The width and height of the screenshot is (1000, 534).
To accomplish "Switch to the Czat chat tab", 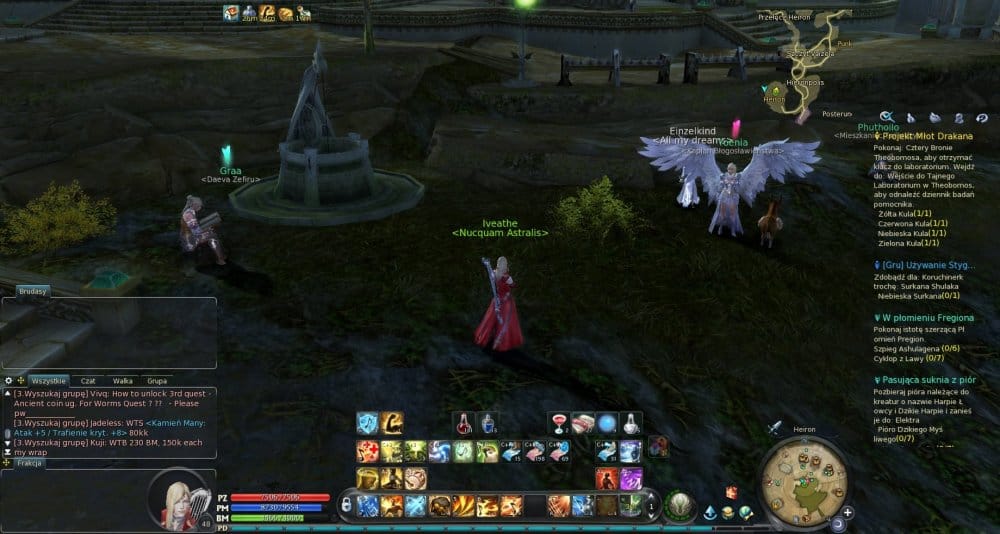I will tap(89, 381).
